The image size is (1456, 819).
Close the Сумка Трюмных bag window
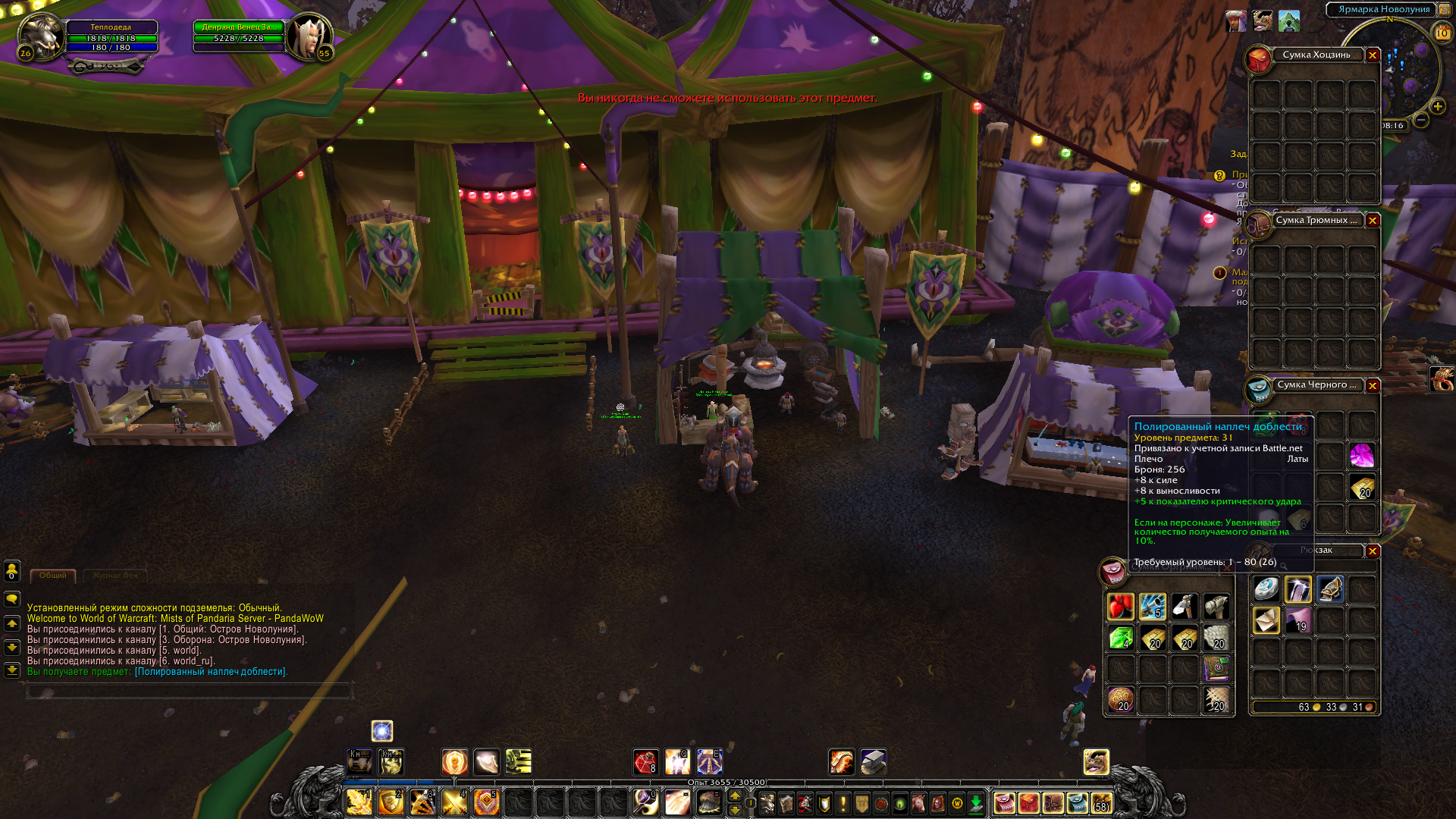pyautogui.click(x=1373, y=221)
